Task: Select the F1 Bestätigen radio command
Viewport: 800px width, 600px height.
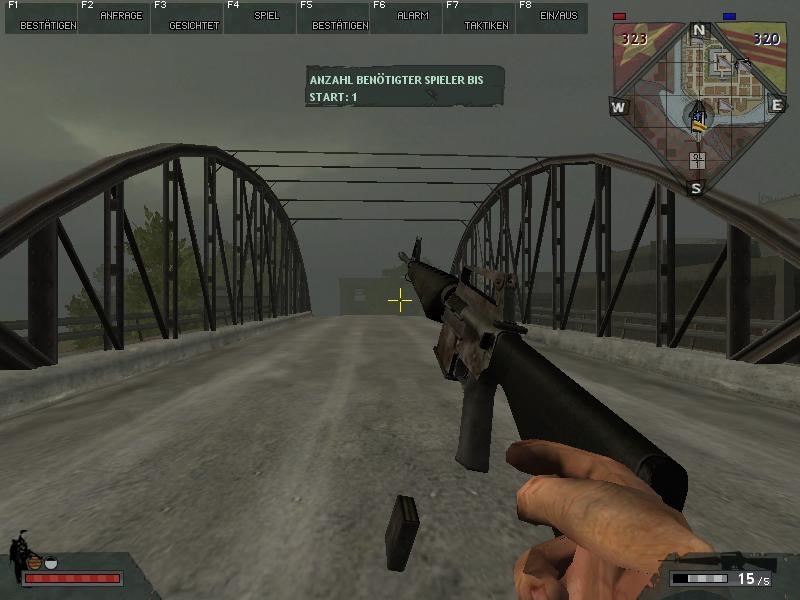Action: pyautogui.click(x=40, y=17)
